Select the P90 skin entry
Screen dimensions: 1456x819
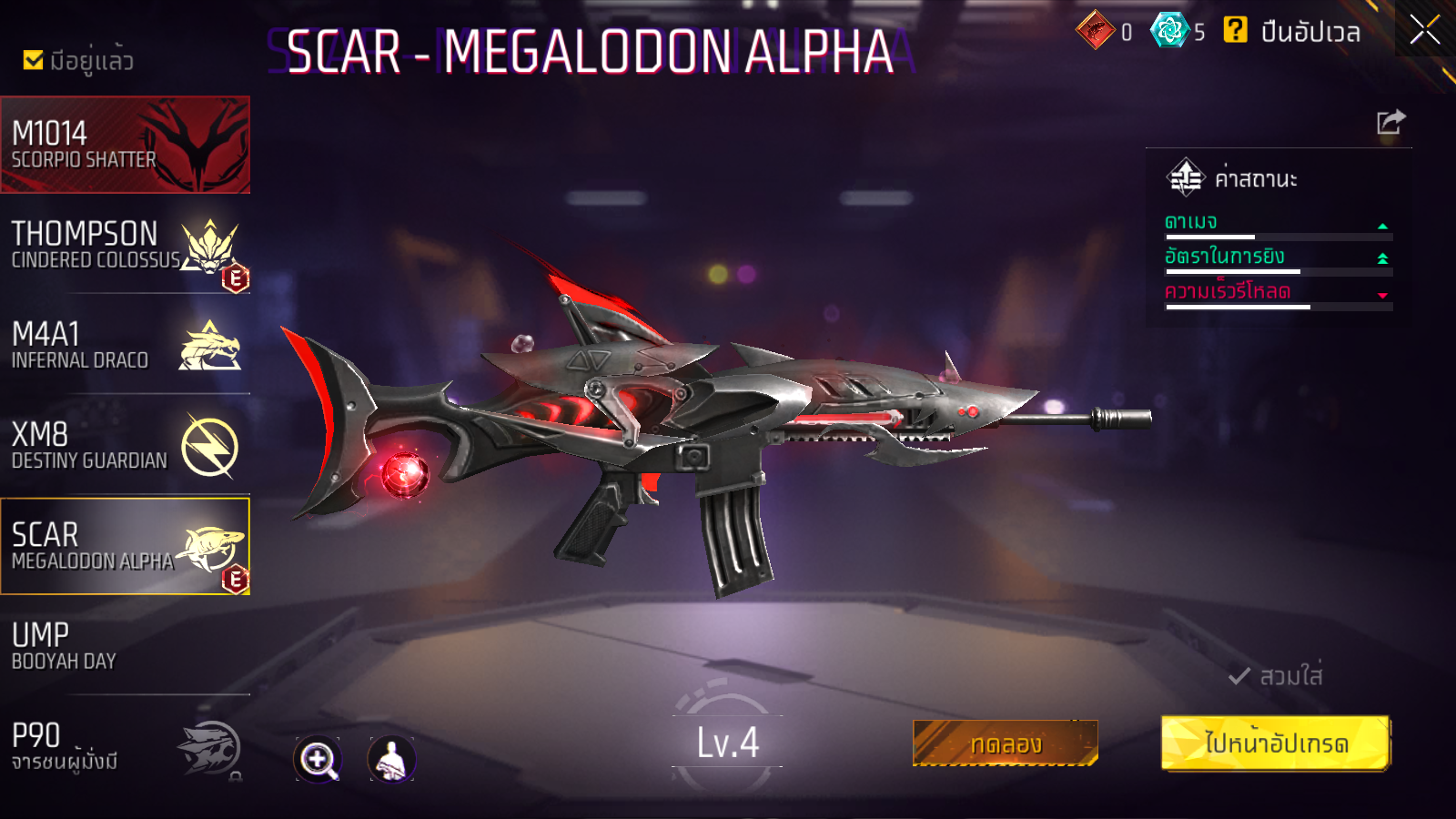(x=125, y=747)
